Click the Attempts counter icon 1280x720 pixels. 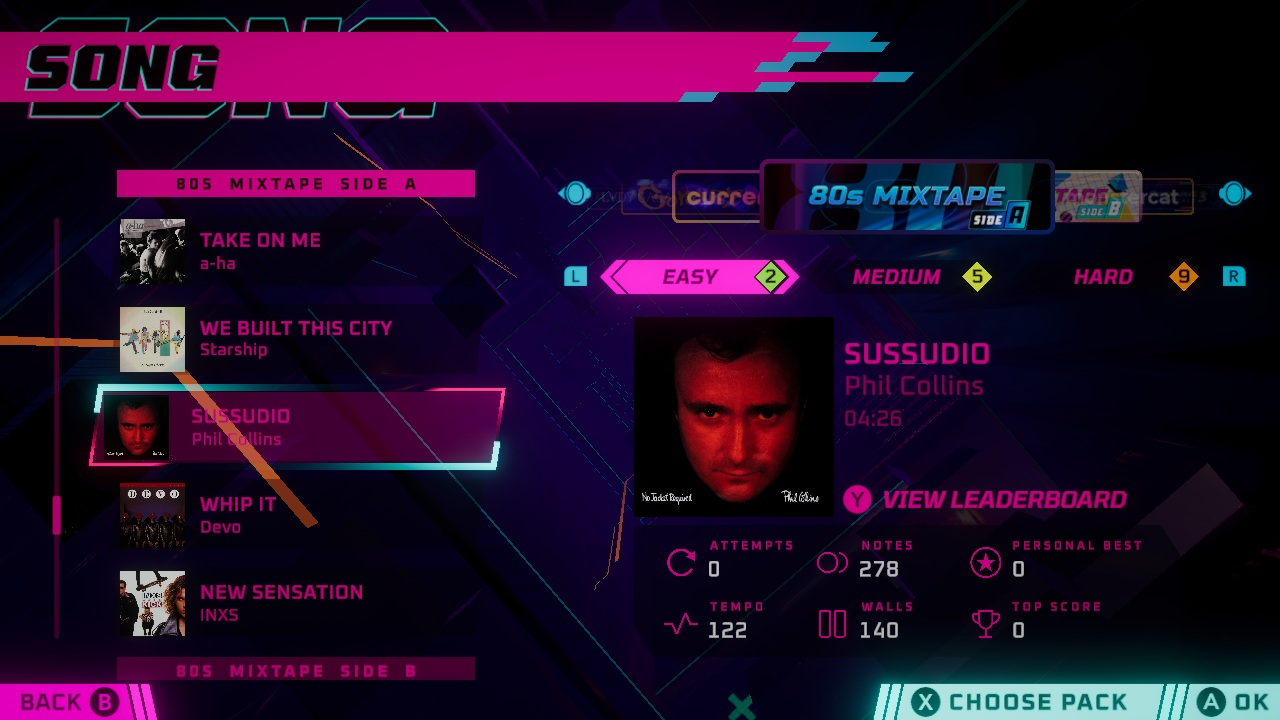pos(680,562)
